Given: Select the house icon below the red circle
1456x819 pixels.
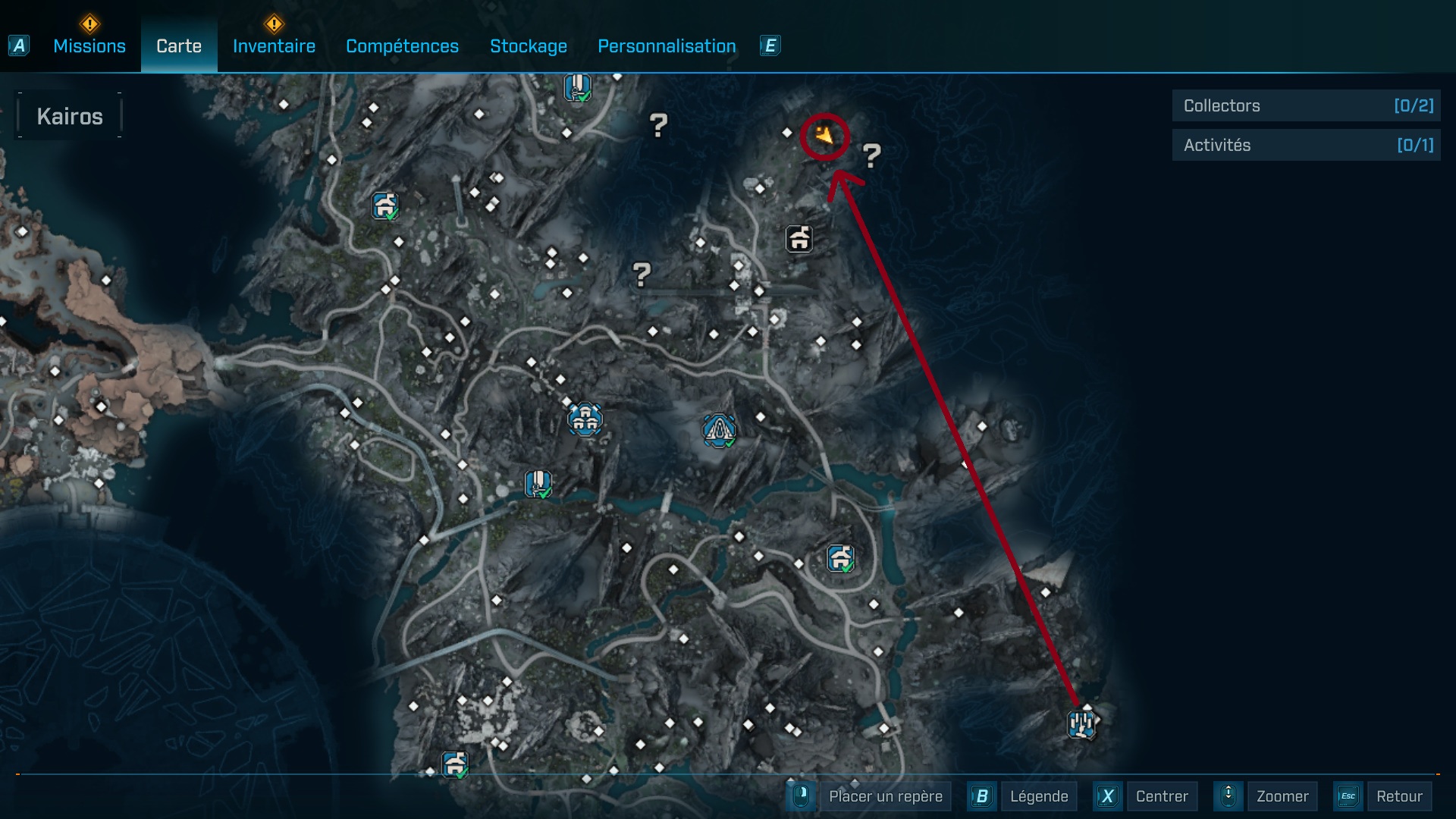Looking at the screenshot, I should pos(799,239).
